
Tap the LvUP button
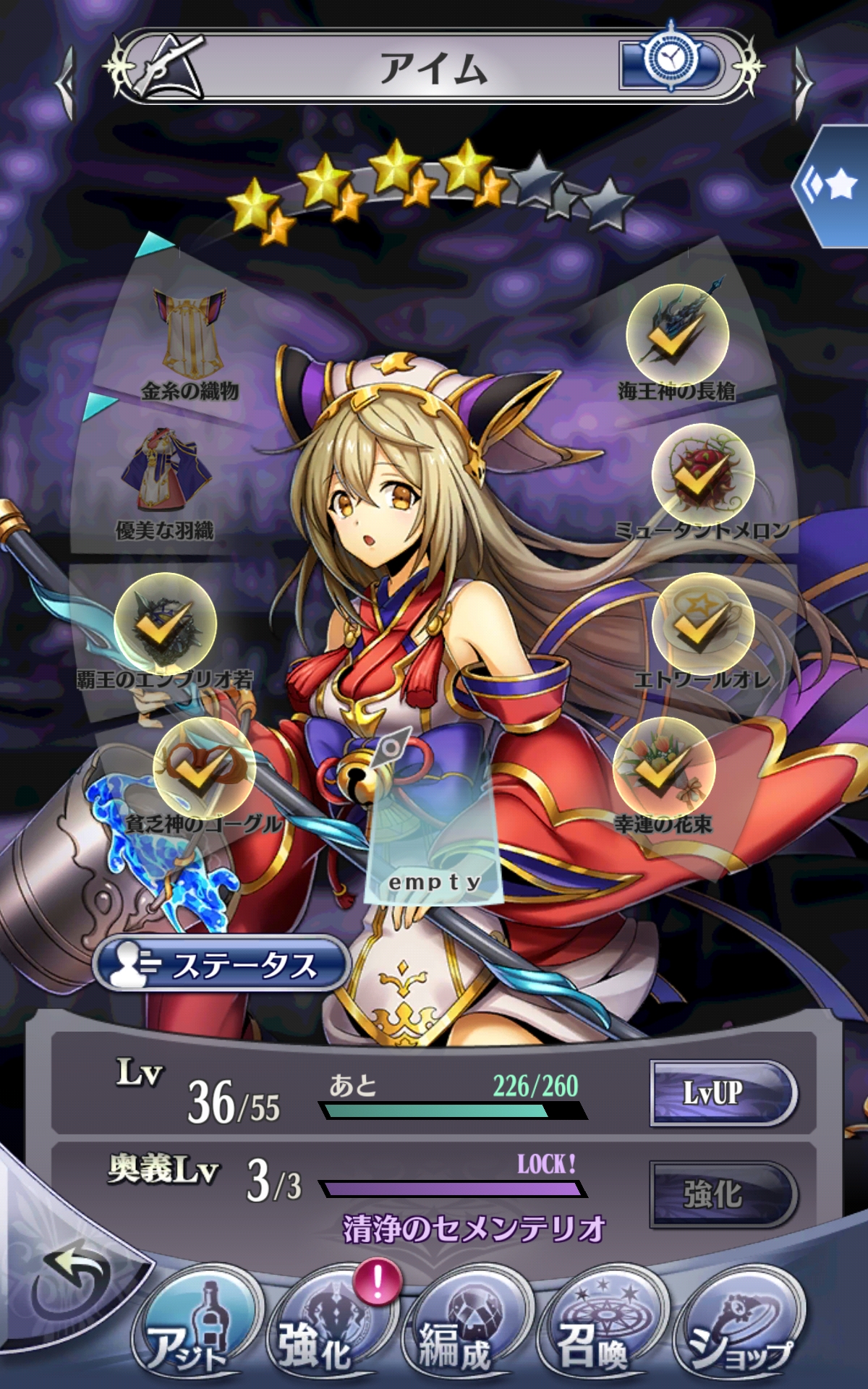click(x=722, y=1092)
